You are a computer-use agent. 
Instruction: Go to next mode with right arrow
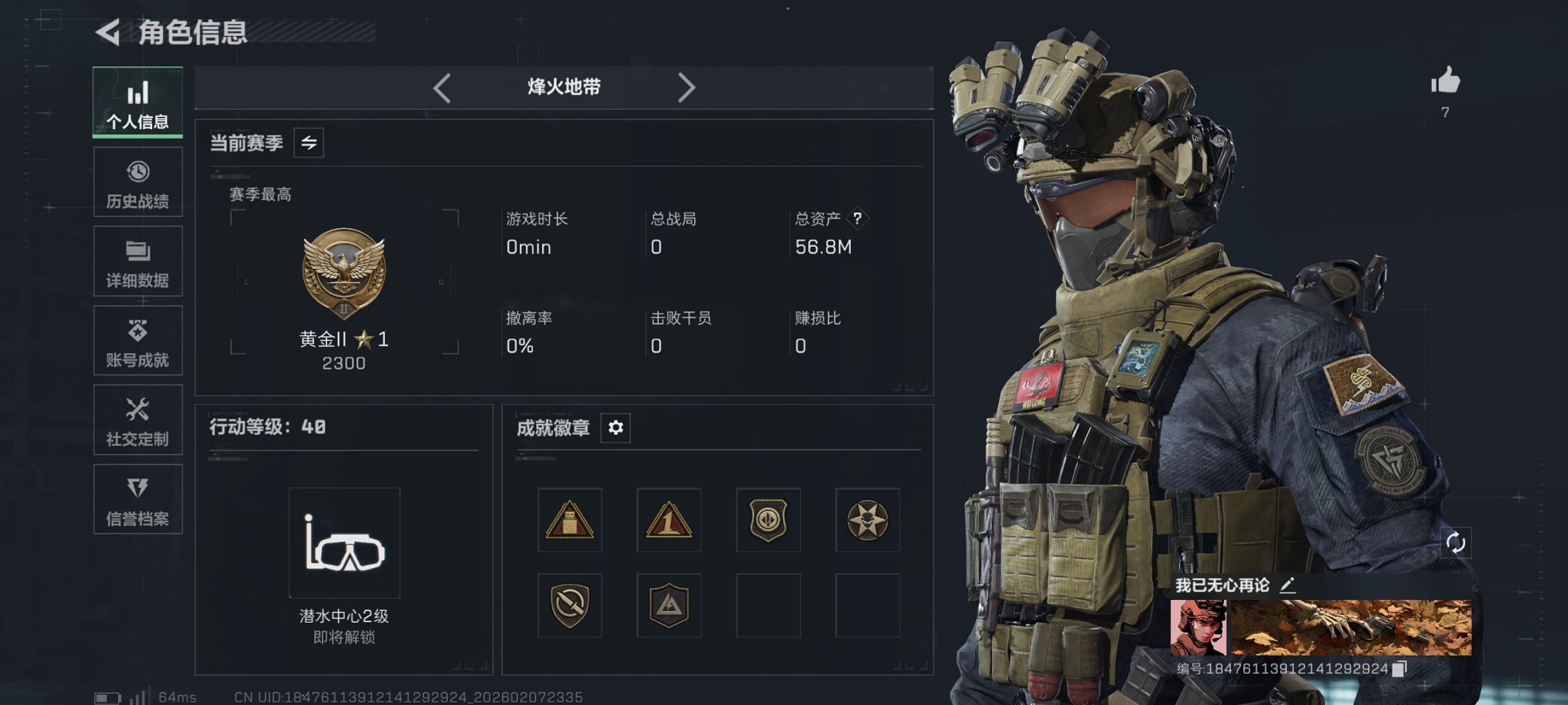pyautogui.click(x=687, y=88)
